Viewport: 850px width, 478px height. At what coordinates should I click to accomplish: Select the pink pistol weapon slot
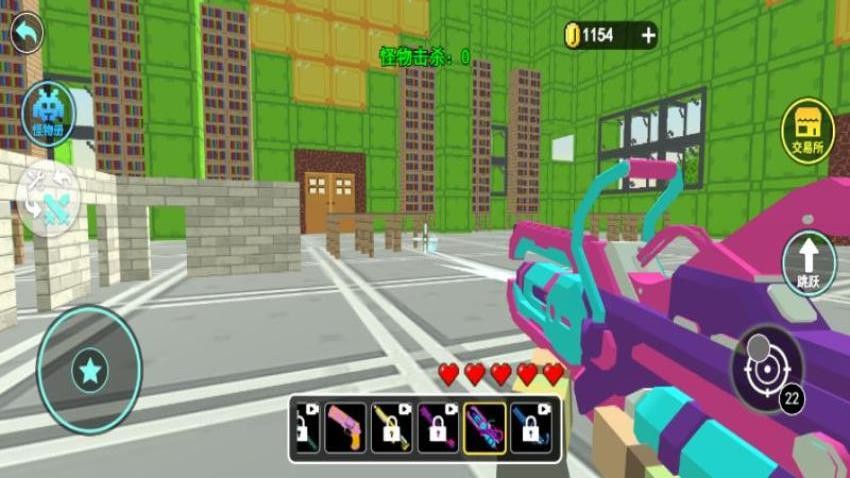[x=344, y=430]
